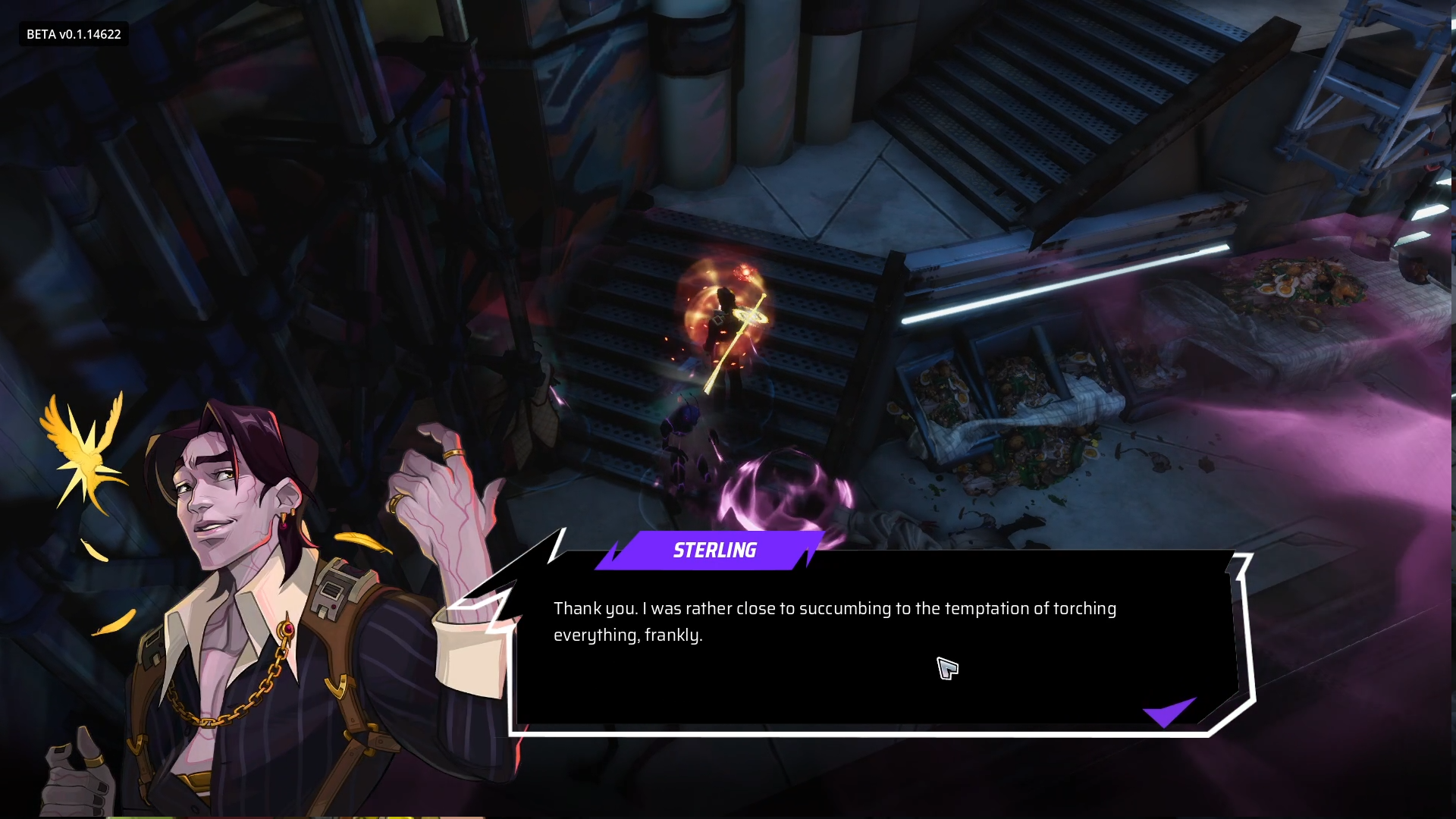Screen dimensions: 1456x819
Task: Click the dialogue text about torching everything
Action: tap(834, 622)
